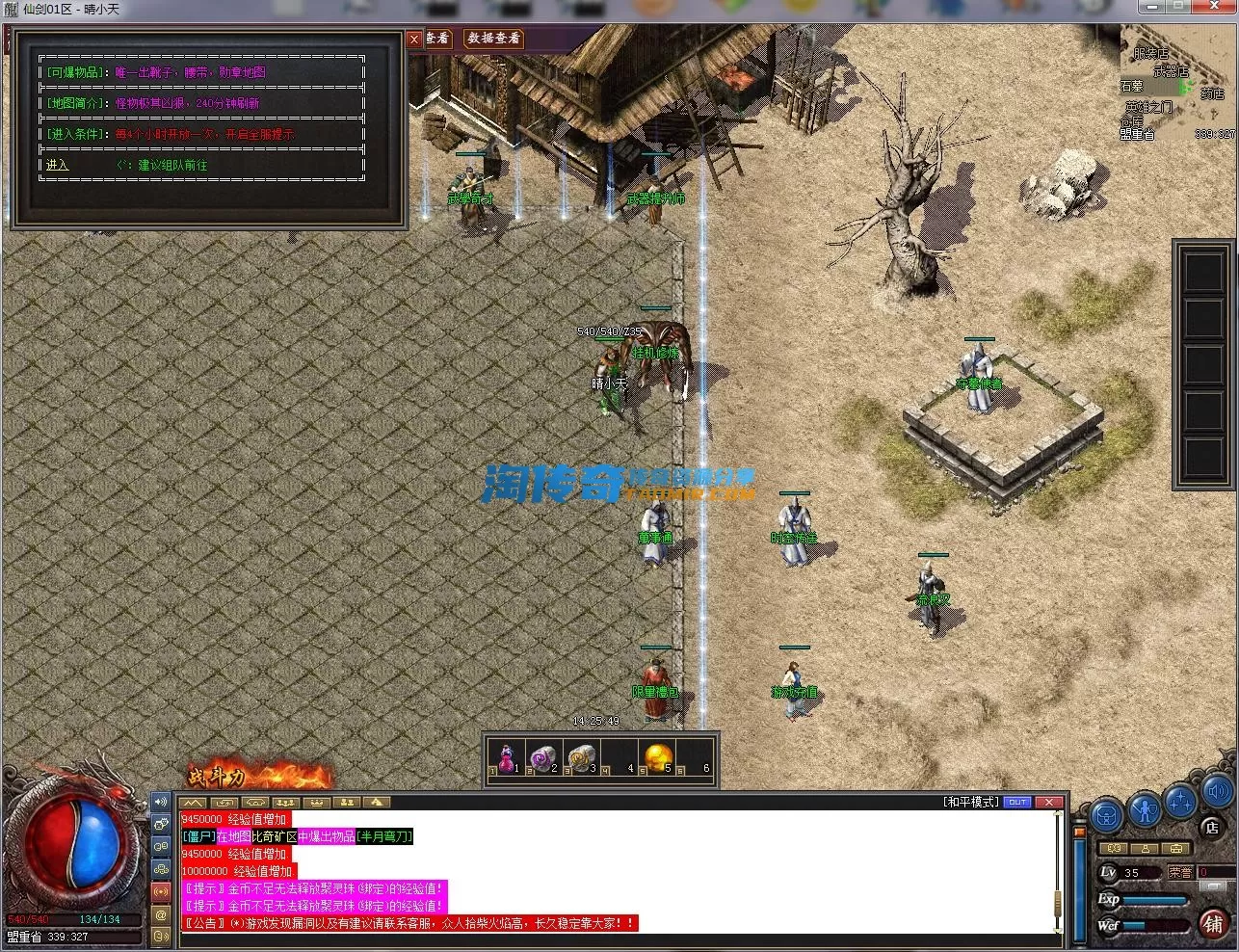This screenshot has width=1239, height=952.
Task: Open the character figure orb button
Action: (1144, 809)
